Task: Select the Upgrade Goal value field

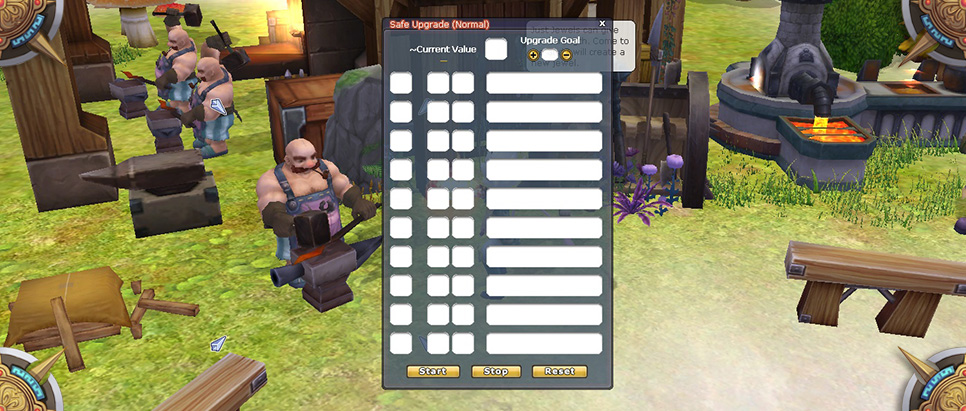Action: tap(550, 55)
